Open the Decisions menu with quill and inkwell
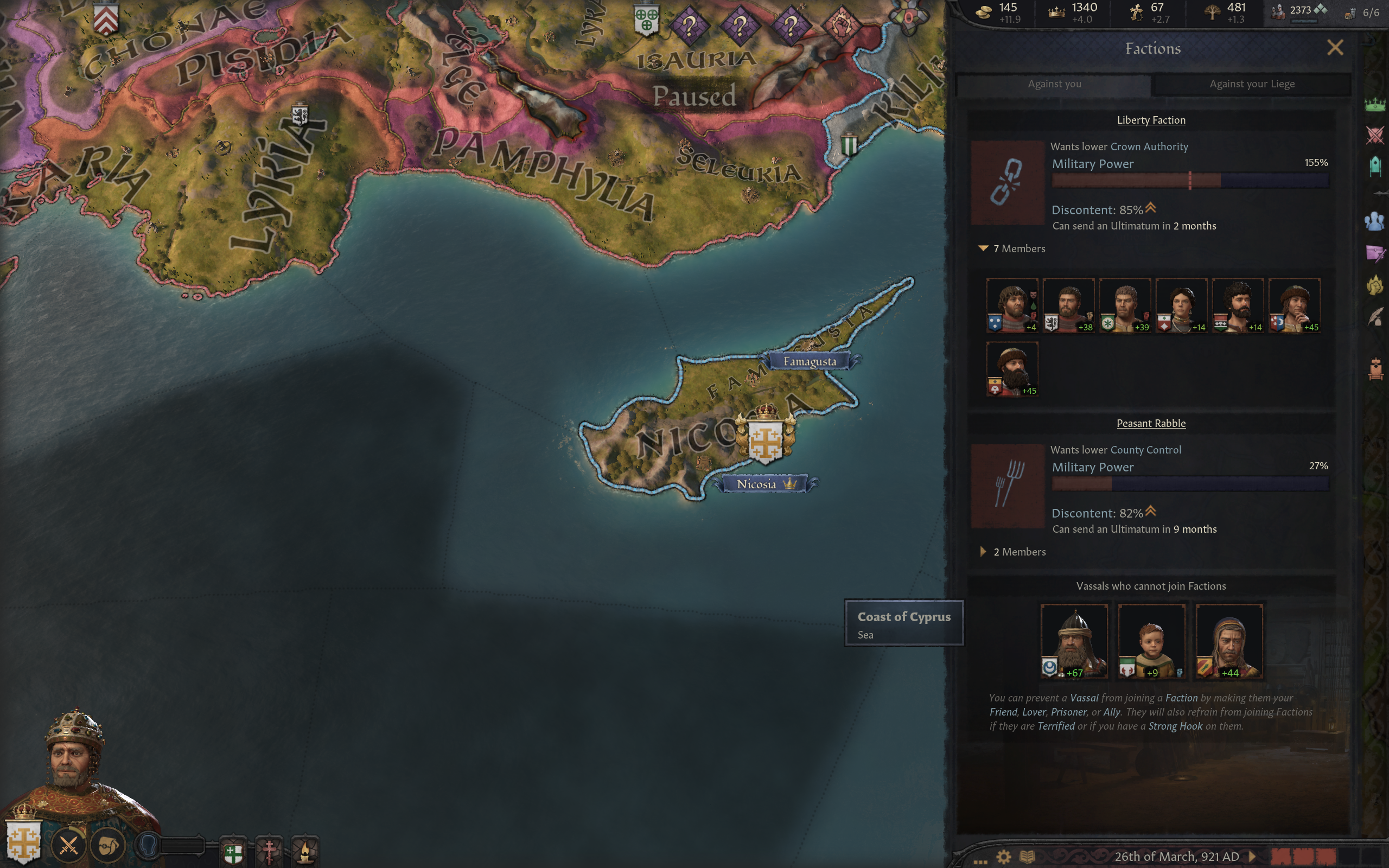The image size is (1389, 868). 1375,316
